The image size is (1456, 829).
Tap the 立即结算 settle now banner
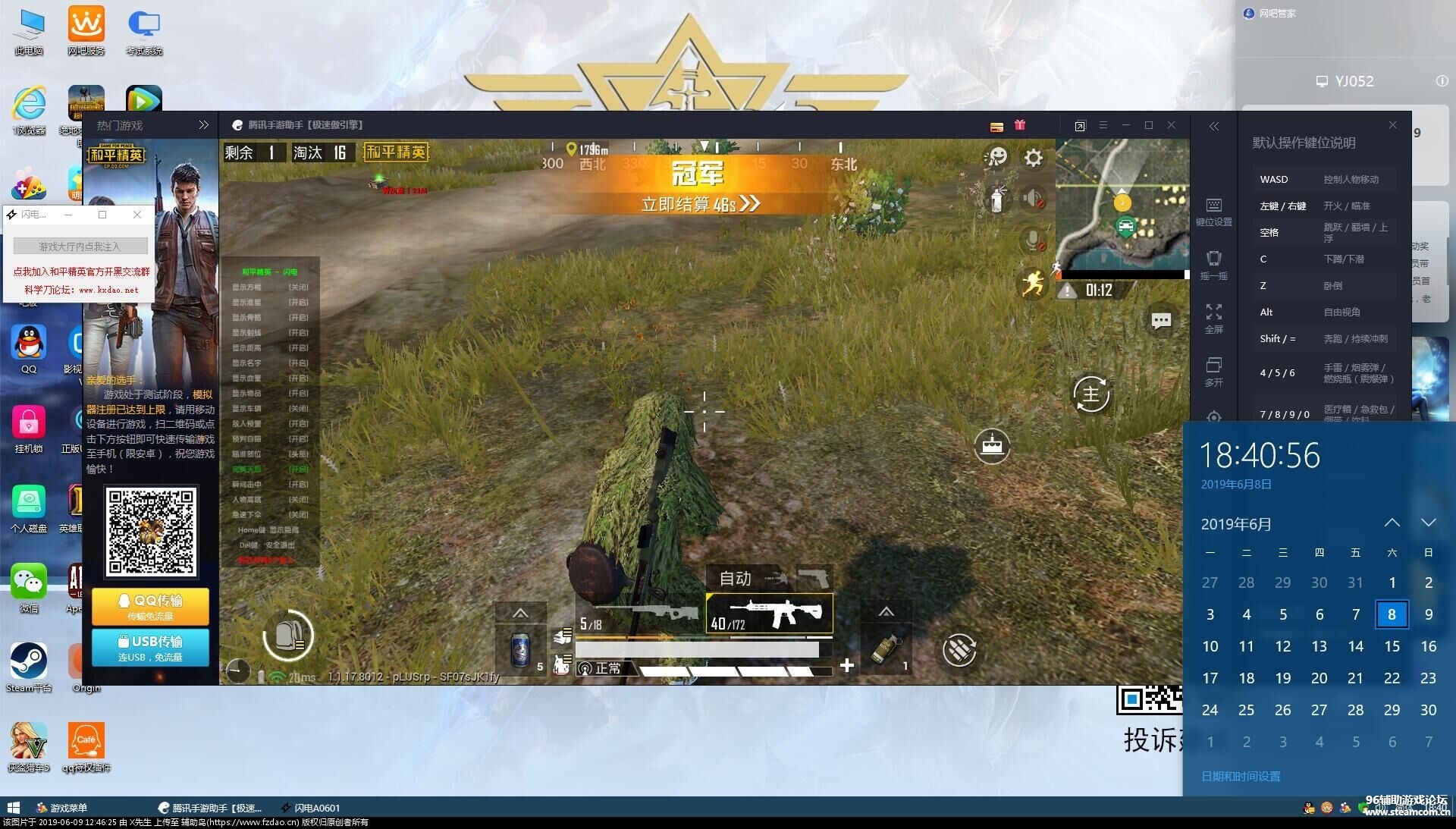click(699, 204)
